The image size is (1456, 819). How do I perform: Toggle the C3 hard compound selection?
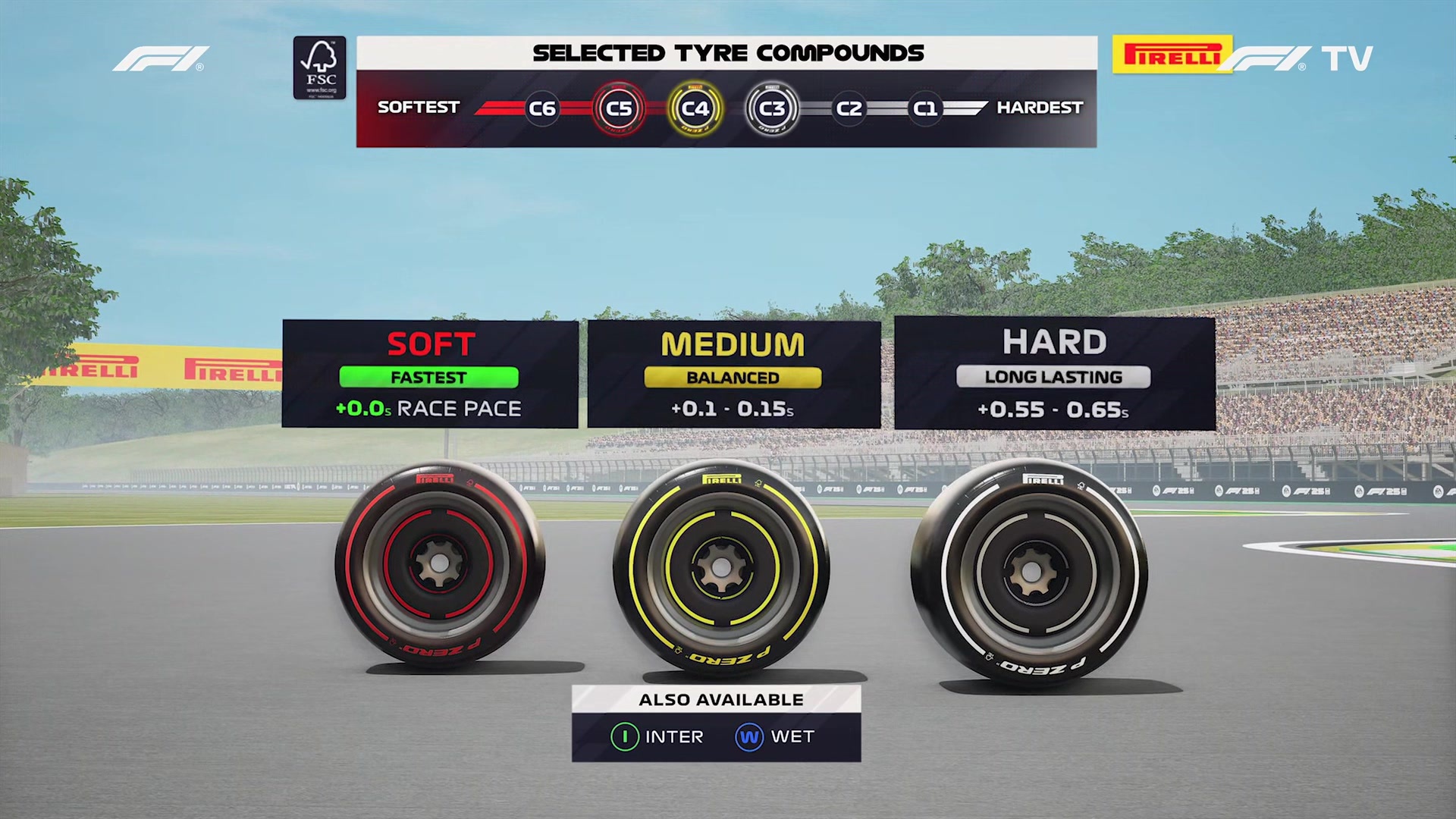[773, 108]
